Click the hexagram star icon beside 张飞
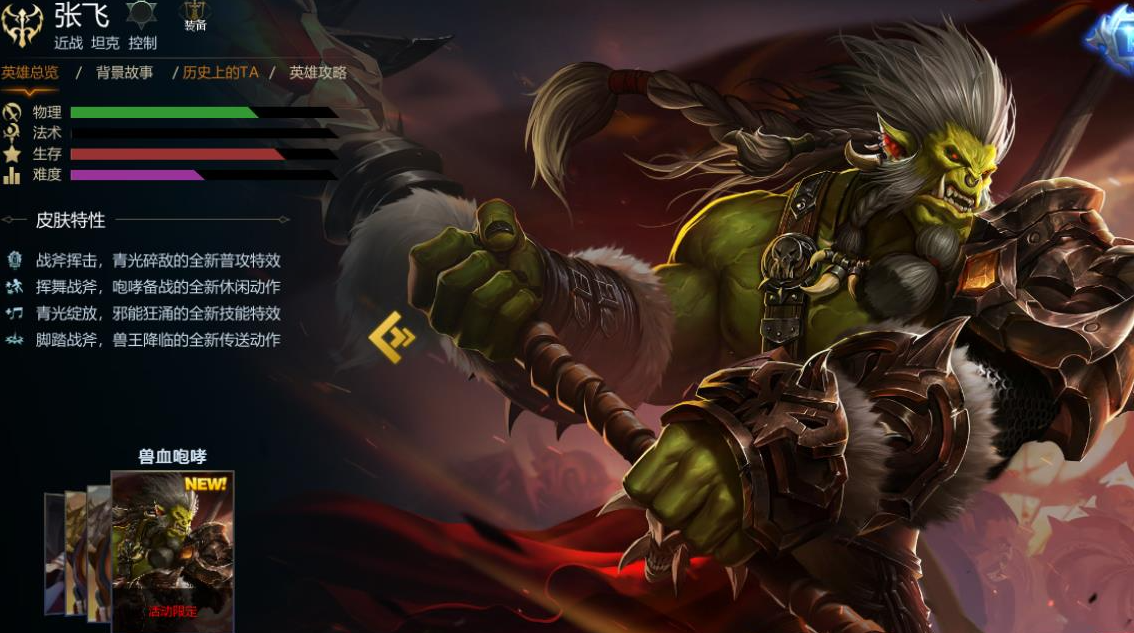 coord(141,15)
